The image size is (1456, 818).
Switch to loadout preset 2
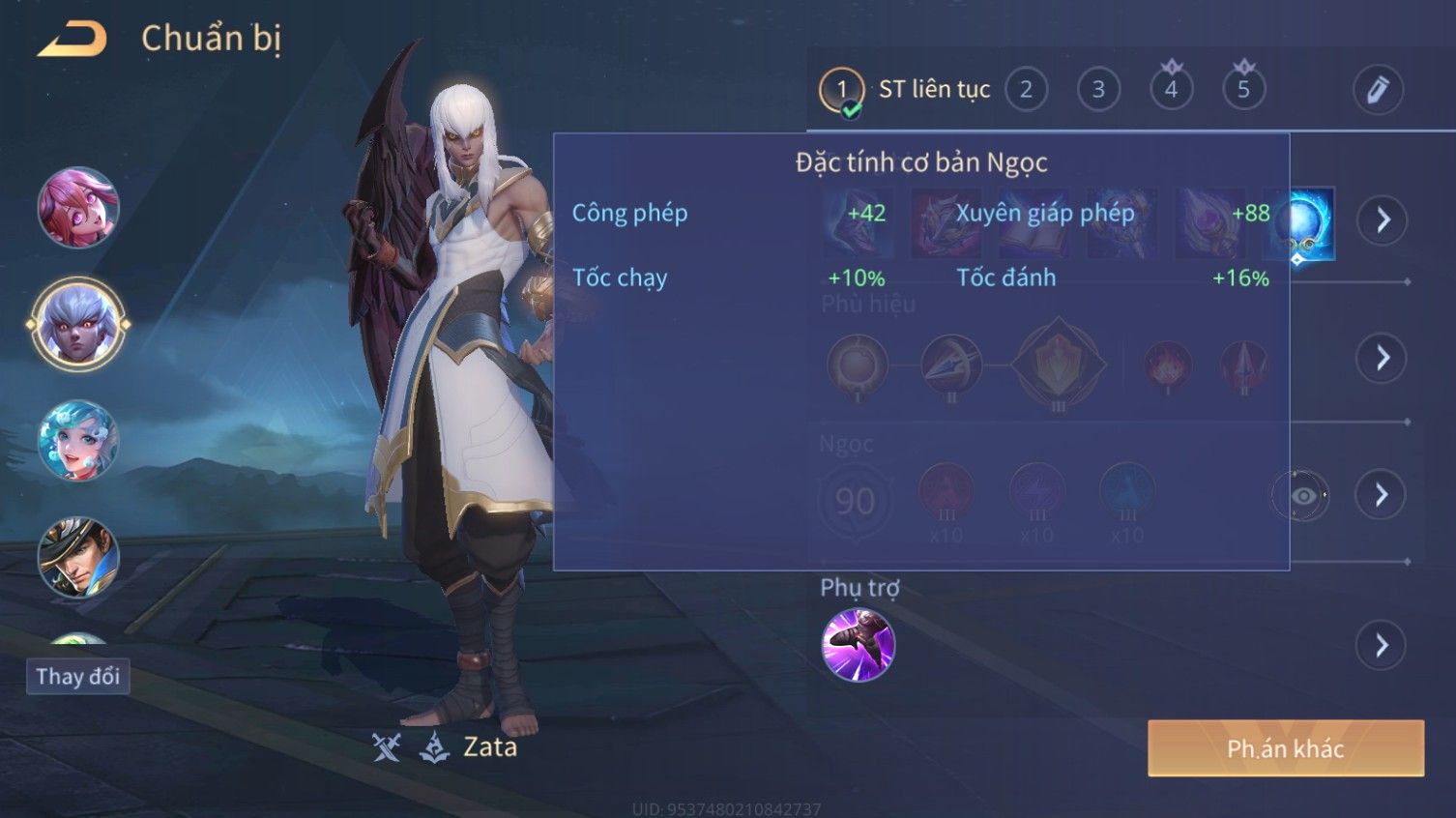(x=1026, y=90)
